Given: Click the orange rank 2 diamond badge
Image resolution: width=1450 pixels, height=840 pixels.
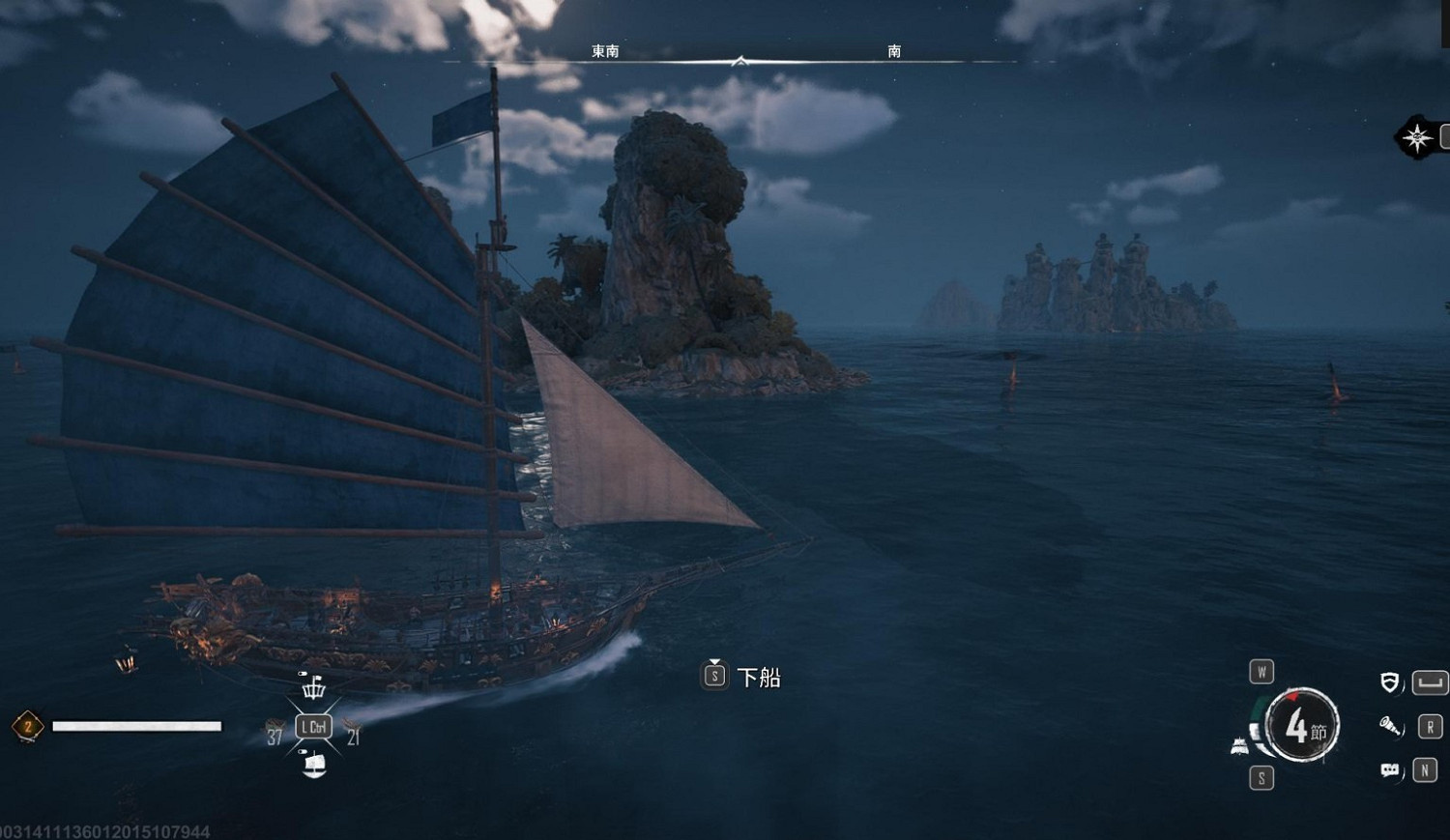Looking at the screenshot, I should (x=28, y=726).
